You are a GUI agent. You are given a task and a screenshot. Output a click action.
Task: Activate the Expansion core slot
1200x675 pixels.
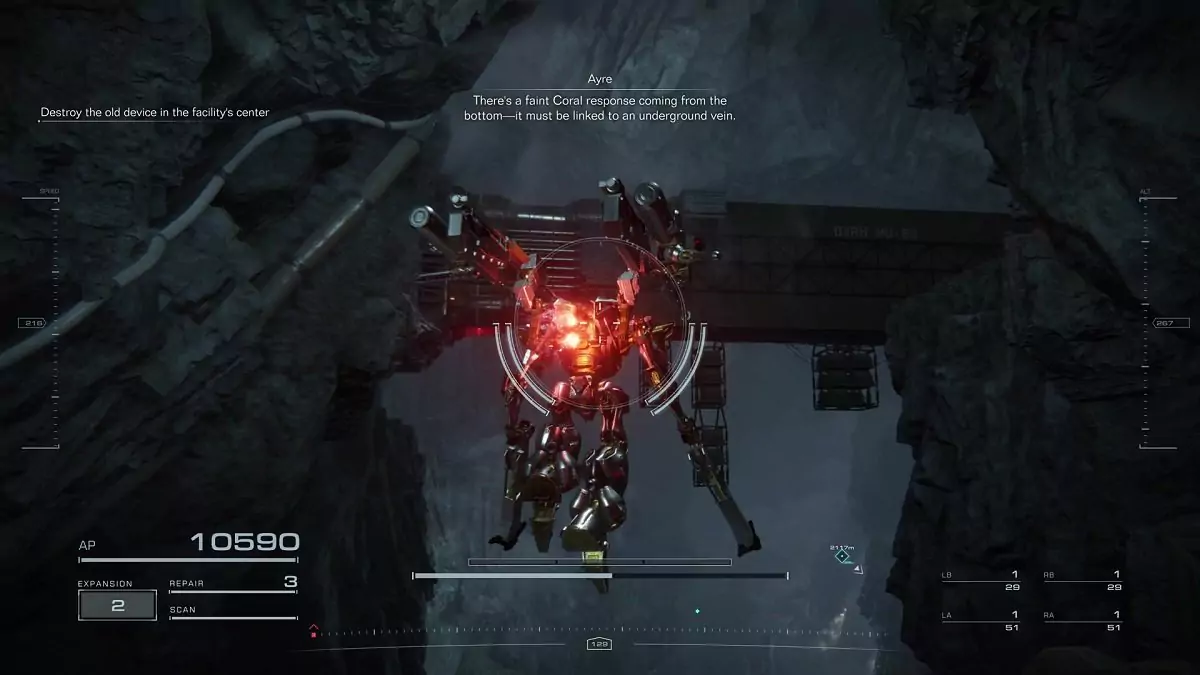(117, 604)
